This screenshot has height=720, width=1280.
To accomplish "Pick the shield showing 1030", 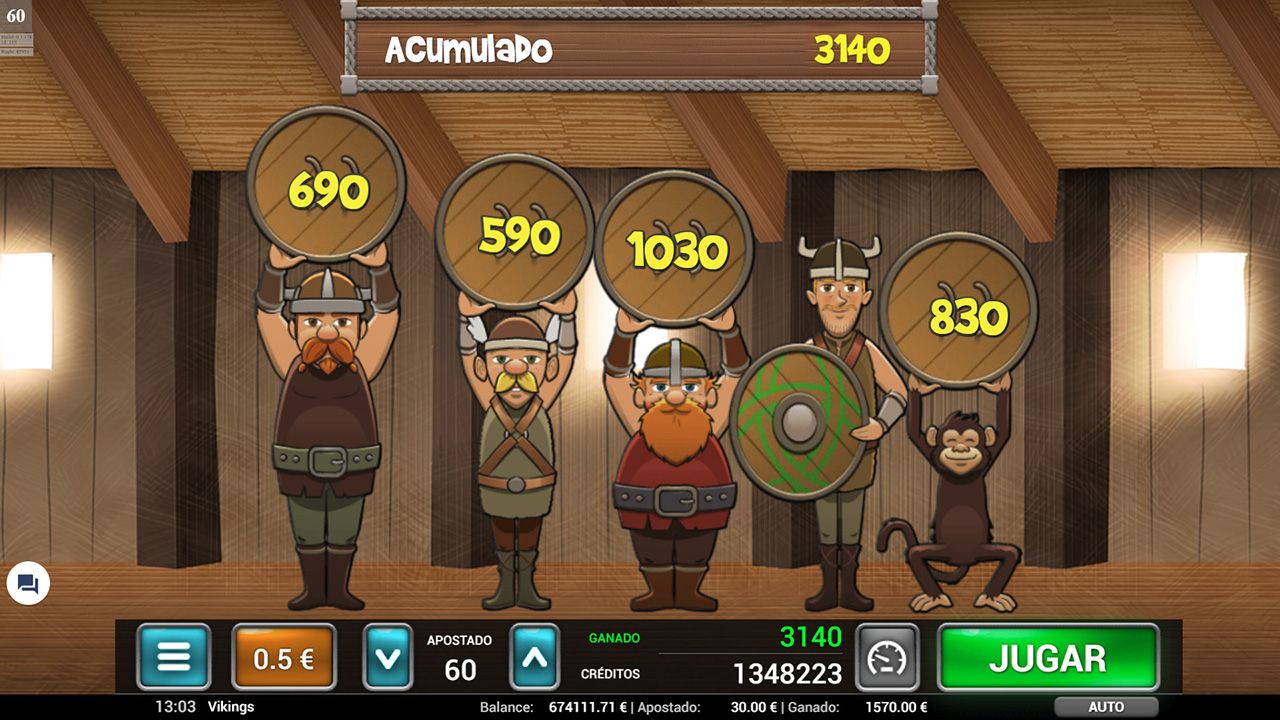I will [675, 253].
